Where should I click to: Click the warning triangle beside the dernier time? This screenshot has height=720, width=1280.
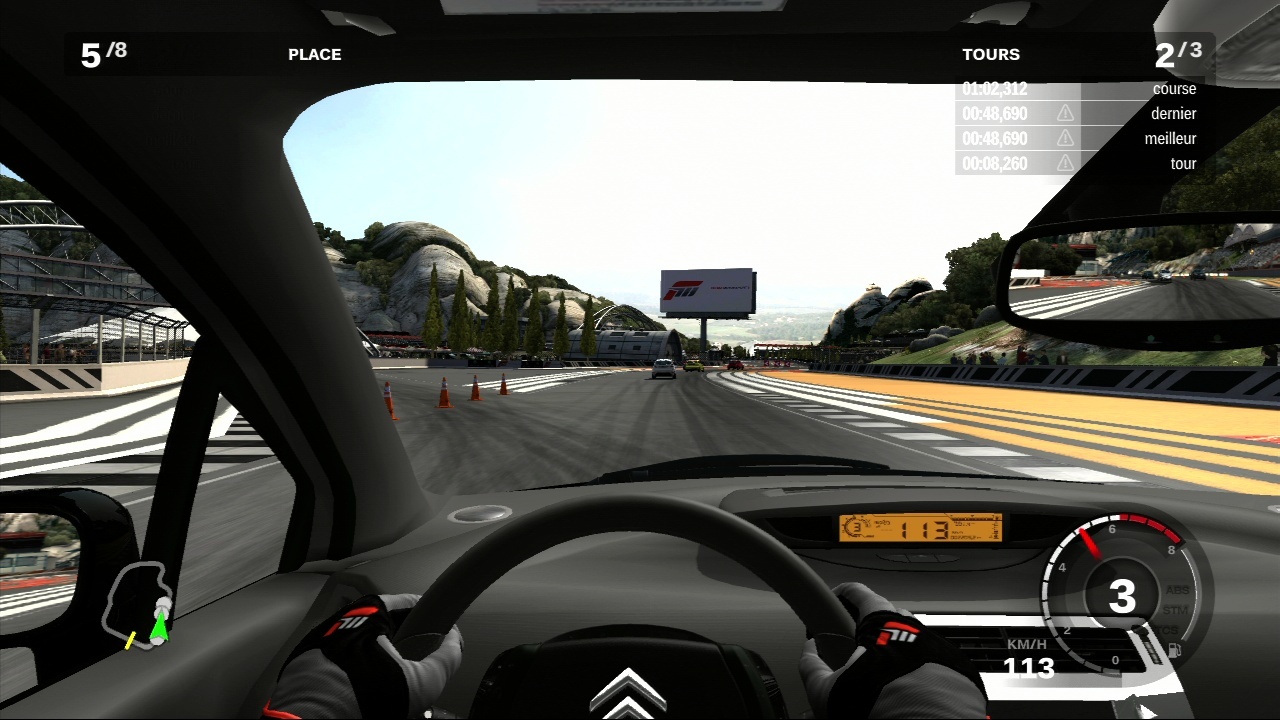[1065, 113]
